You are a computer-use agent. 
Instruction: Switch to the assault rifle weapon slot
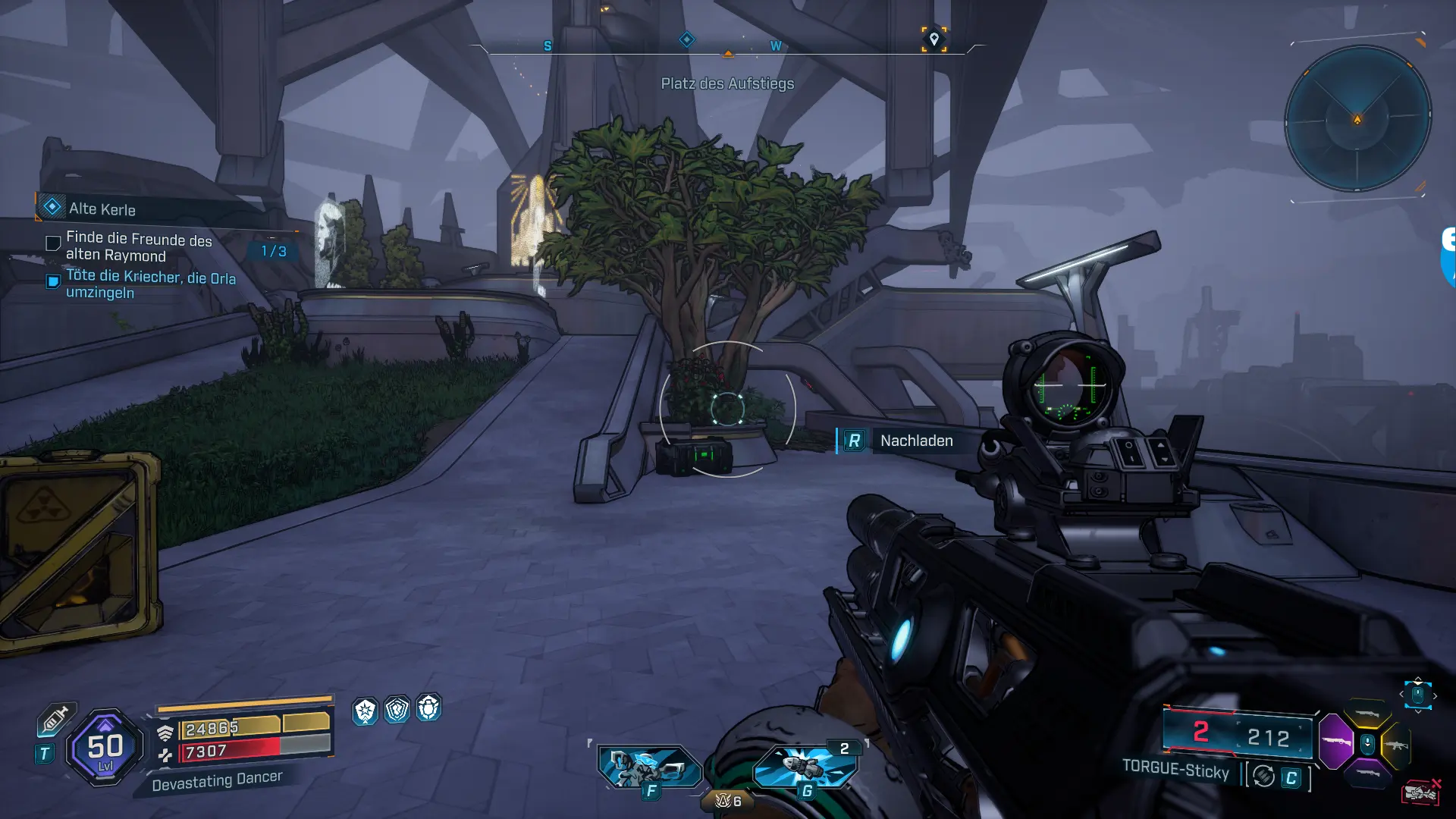[1396, 745]
